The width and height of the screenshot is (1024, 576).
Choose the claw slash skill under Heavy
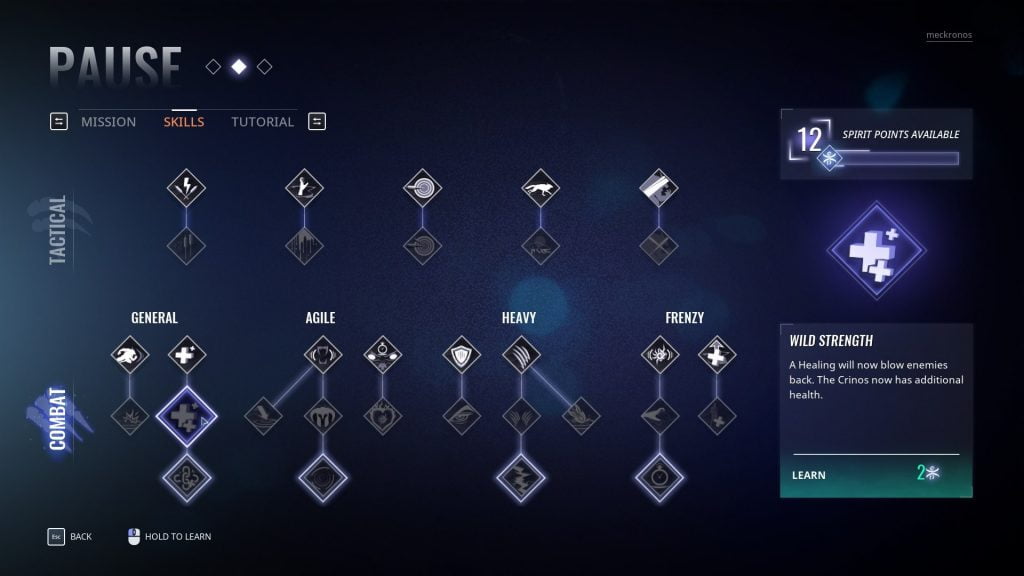(521, 354)
